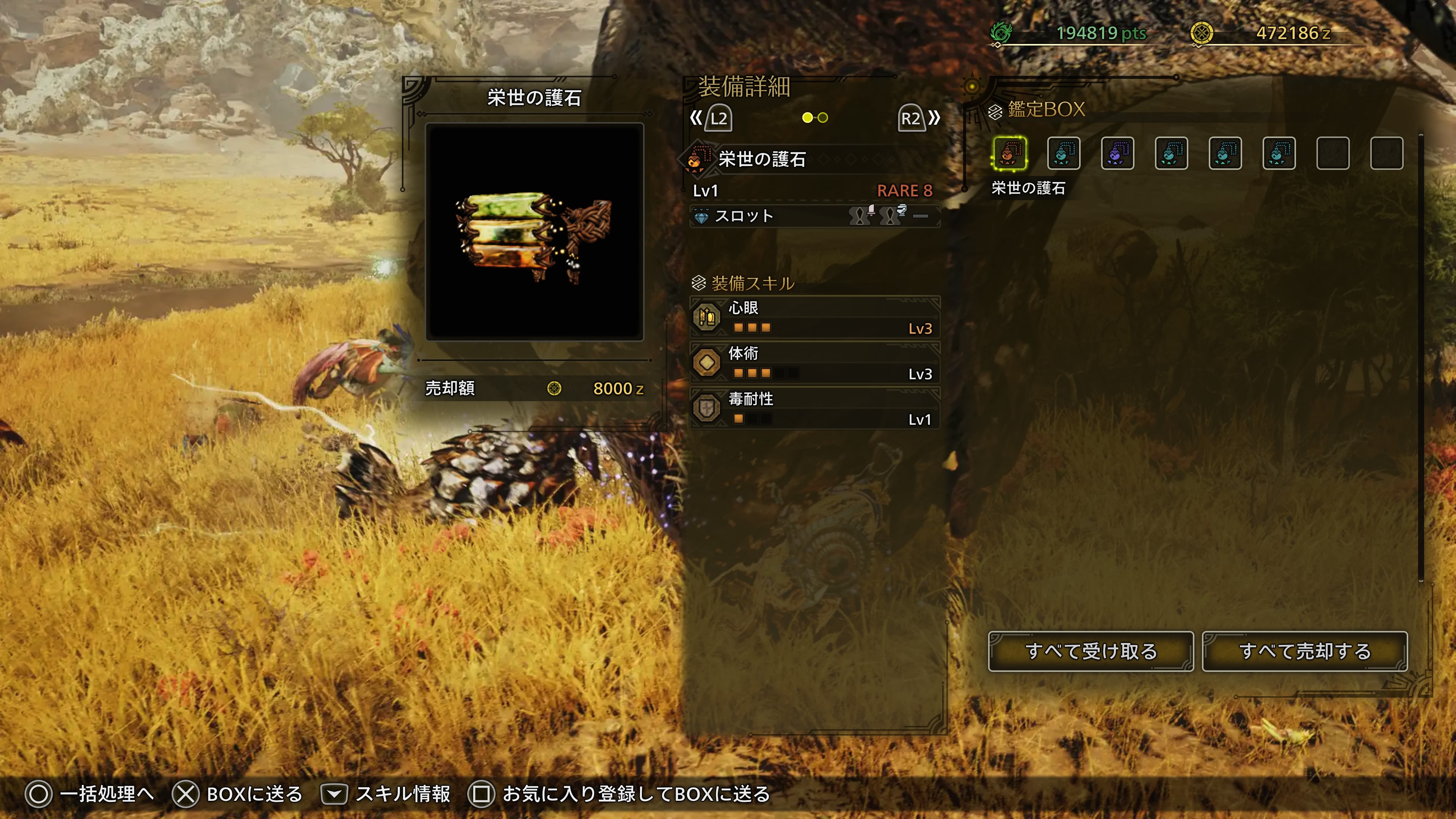Click the すべて受け取る (receive all) button

click(x=1090, y=651)
